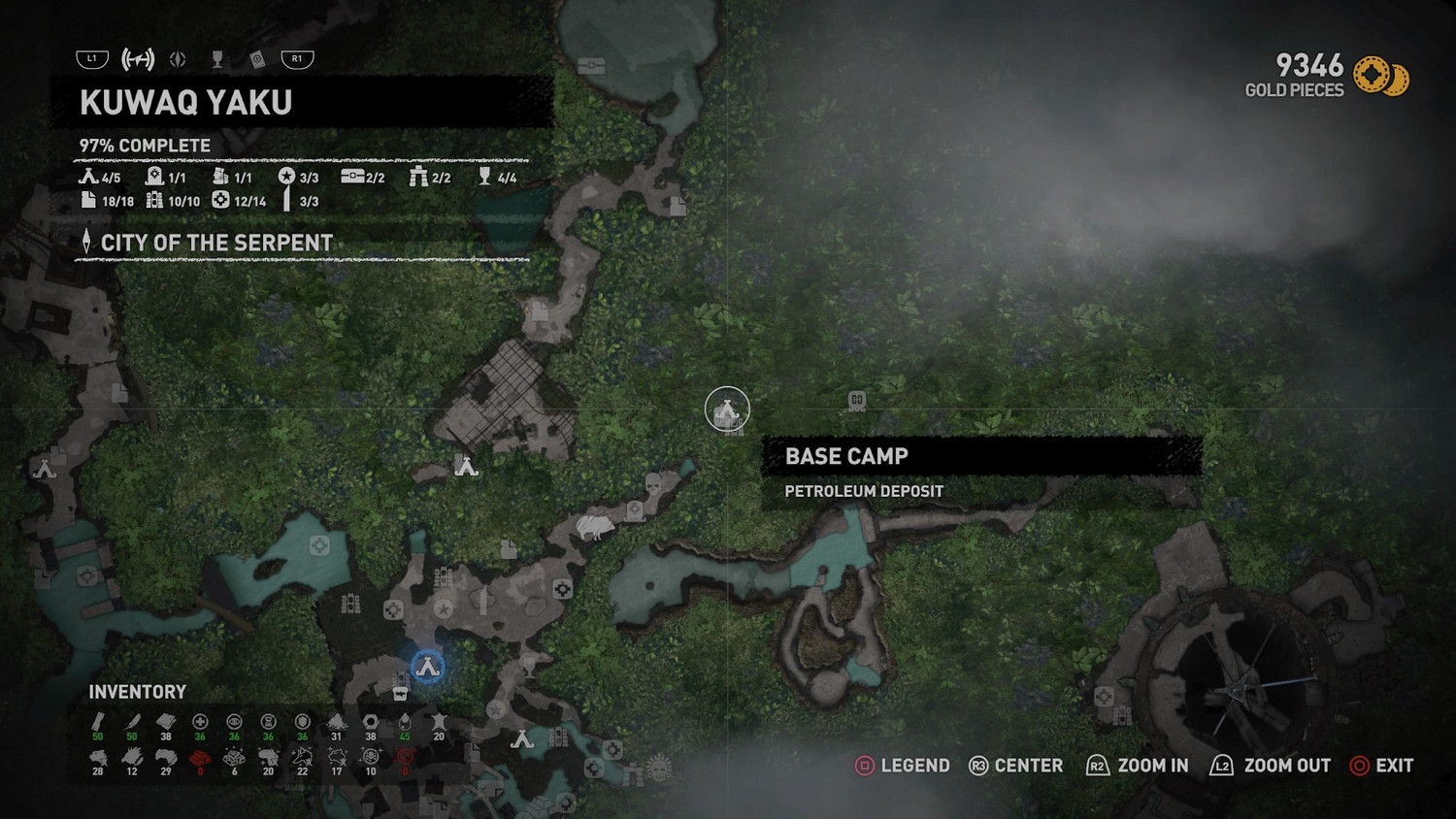Select the City of the Serpent objective

click(x=216, y=243)
